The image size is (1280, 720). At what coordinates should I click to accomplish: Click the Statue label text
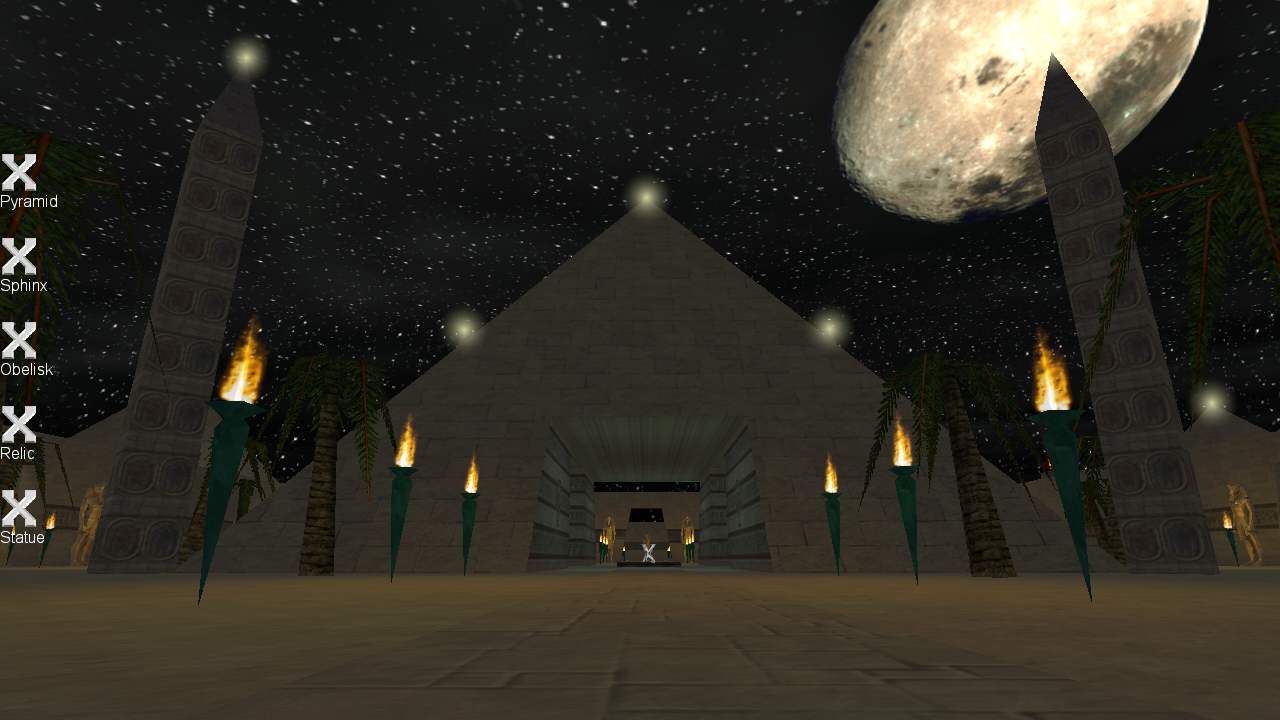(22, 537)
